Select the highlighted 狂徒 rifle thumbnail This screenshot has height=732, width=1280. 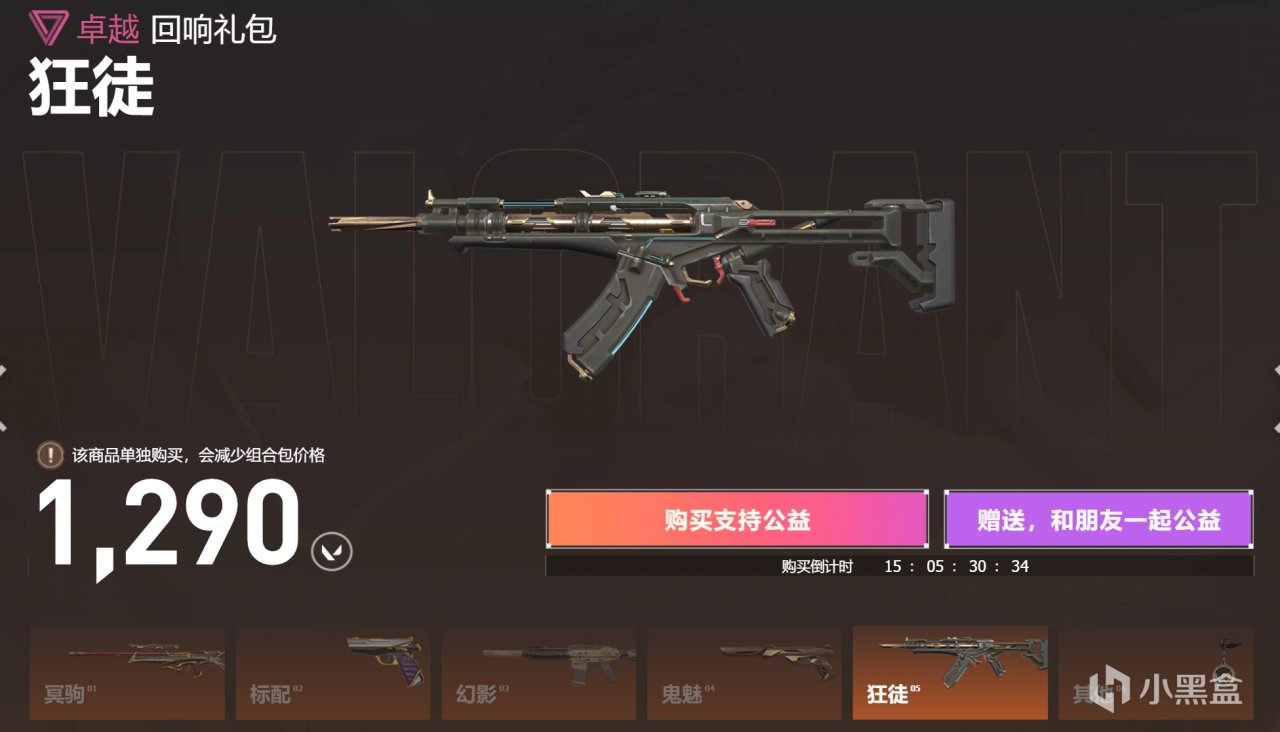pos(950,672)
